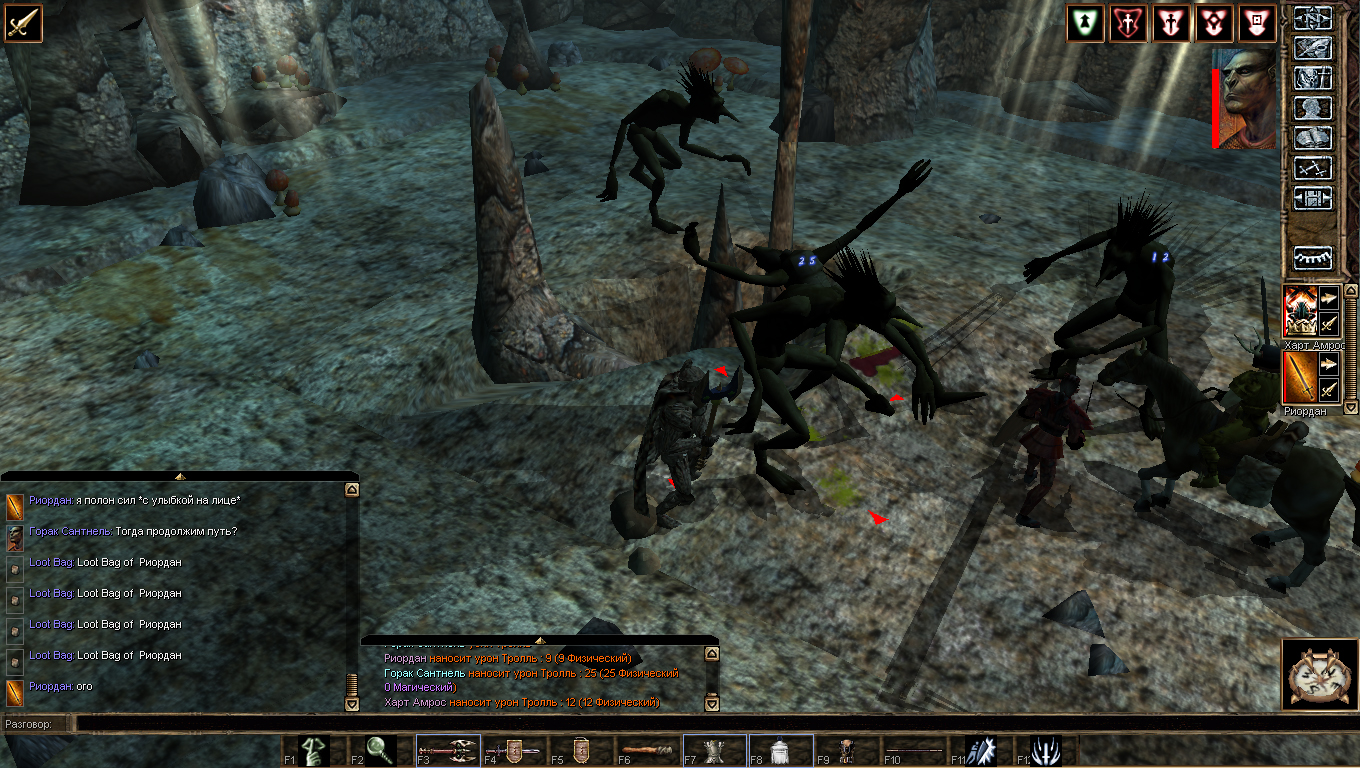Open the emote face button in the bottom-right corner
This screenshot has height=768, width=1360.
pos(1318,675)
